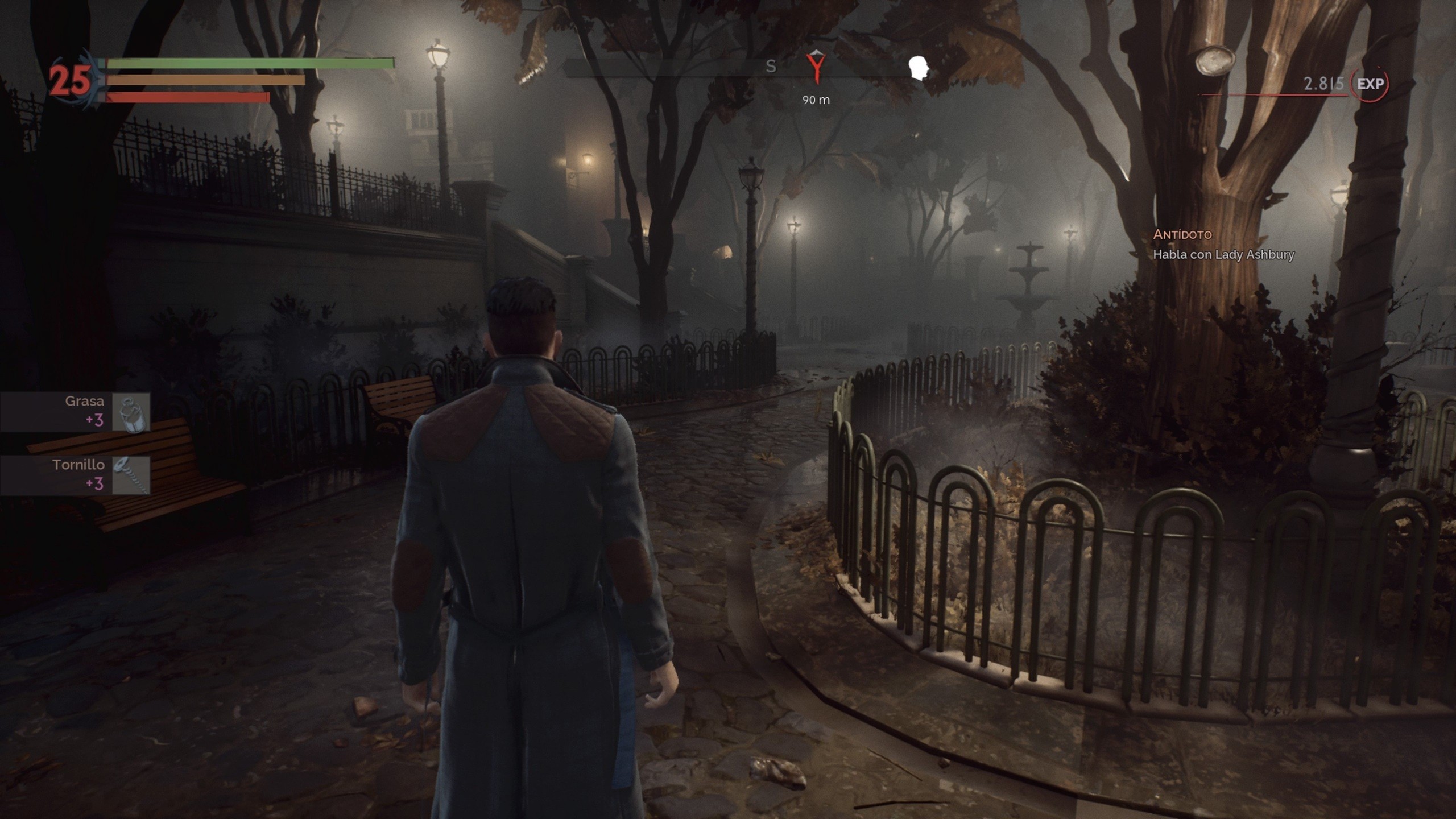Click the red blood gauge bar
Screen dimensions: 1456x819
coord(188,96)
